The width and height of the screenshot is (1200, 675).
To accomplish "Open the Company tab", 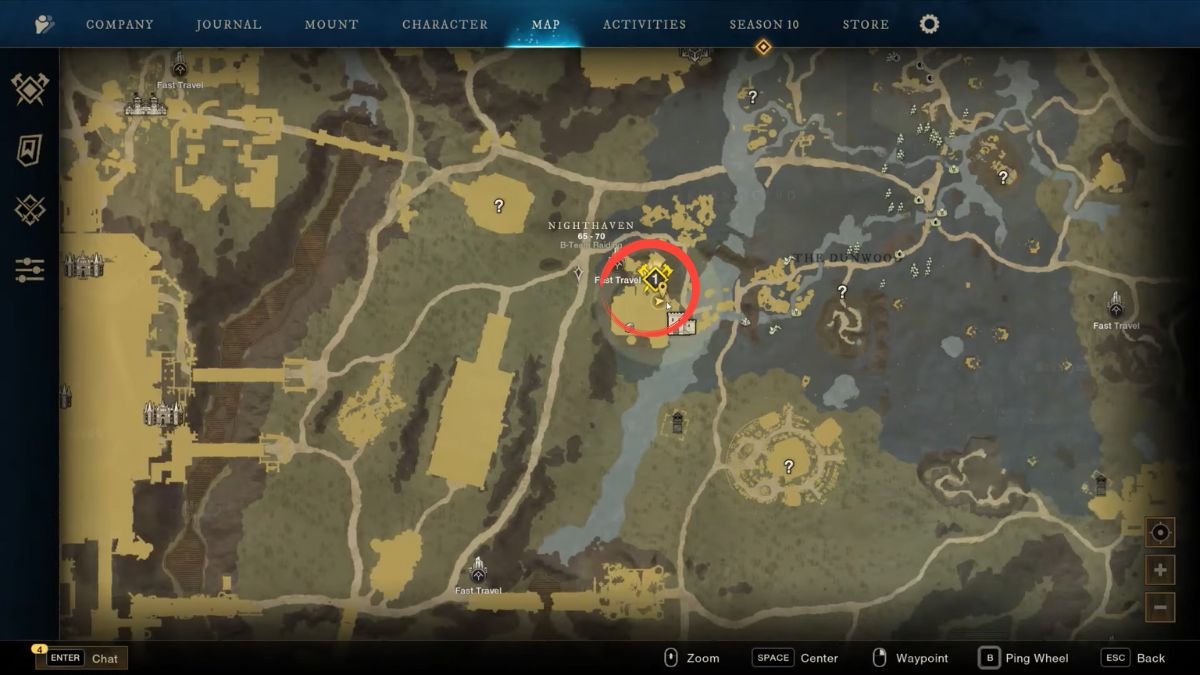I will click(119, 24).
